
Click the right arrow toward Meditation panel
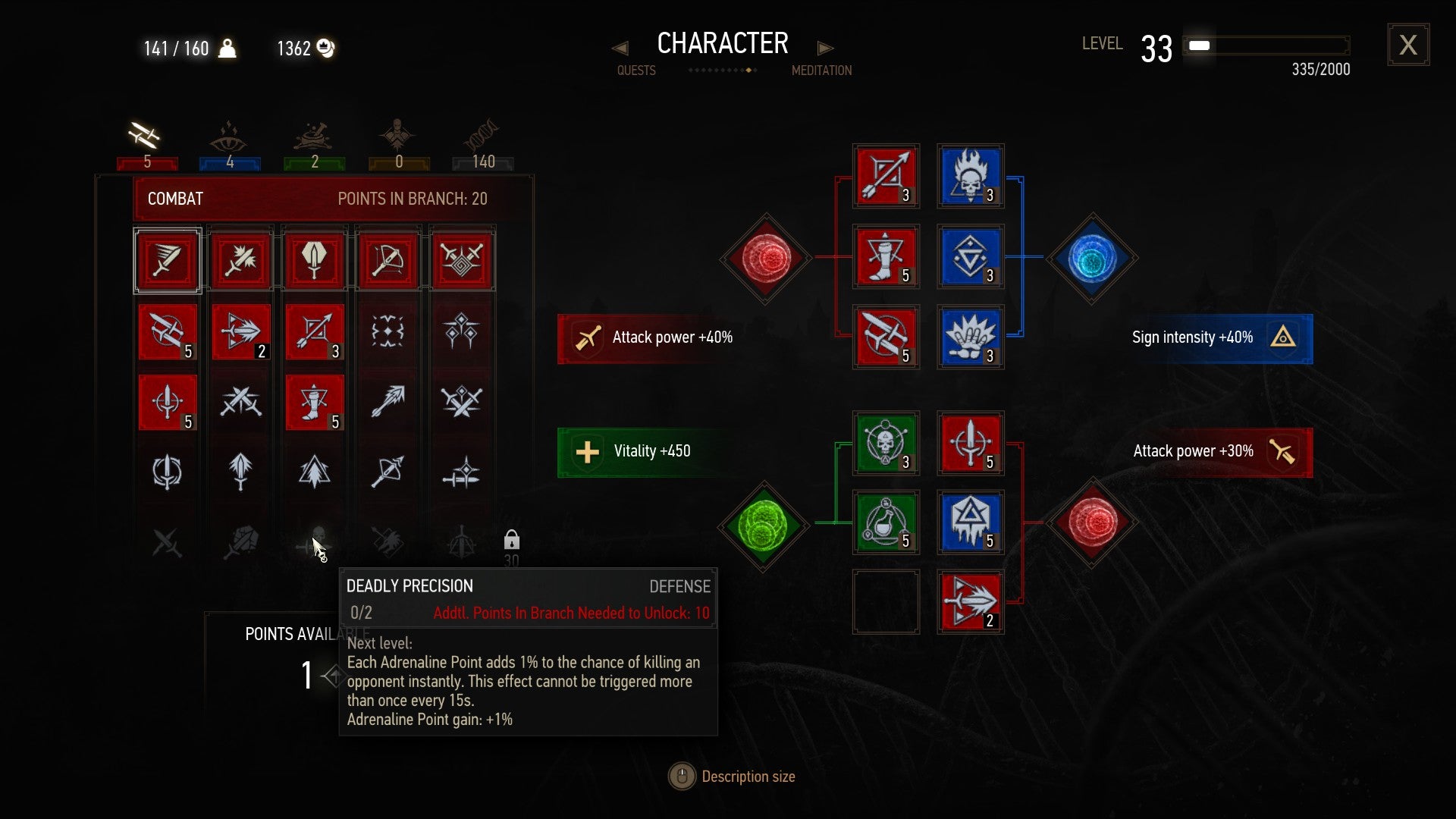826,48
